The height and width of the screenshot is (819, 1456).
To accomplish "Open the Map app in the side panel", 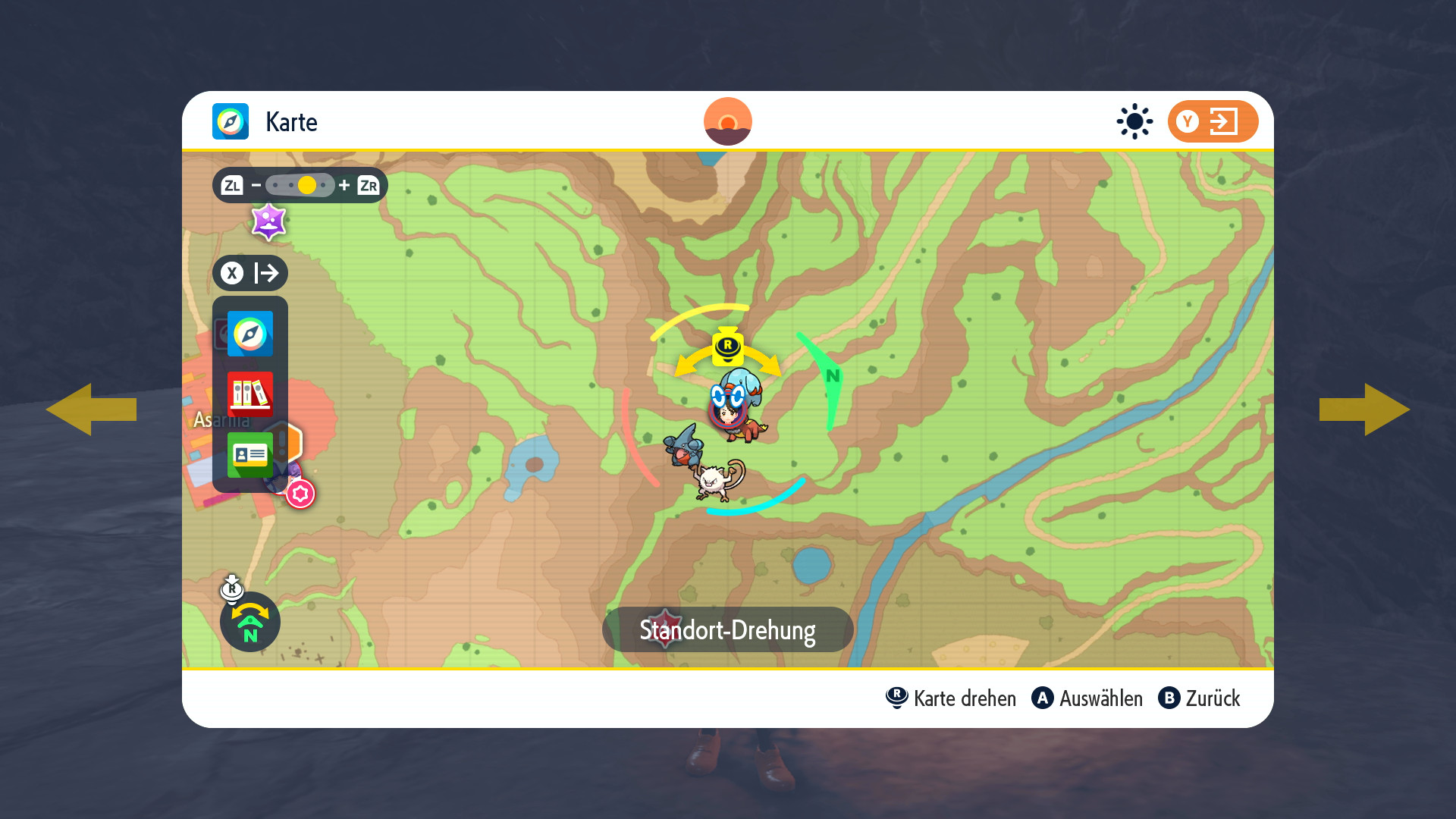I will click(x=250, y=334).
